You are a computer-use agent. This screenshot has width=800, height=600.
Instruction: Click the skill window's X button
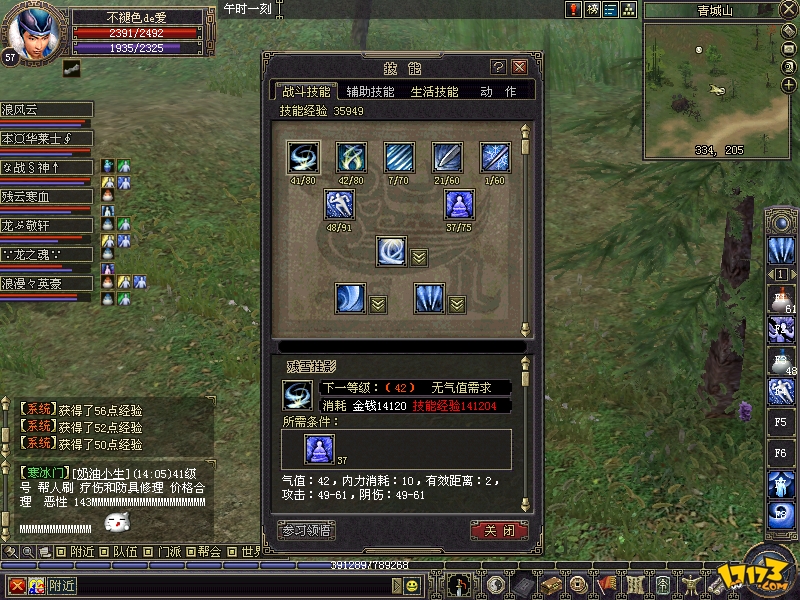(519, 67)
